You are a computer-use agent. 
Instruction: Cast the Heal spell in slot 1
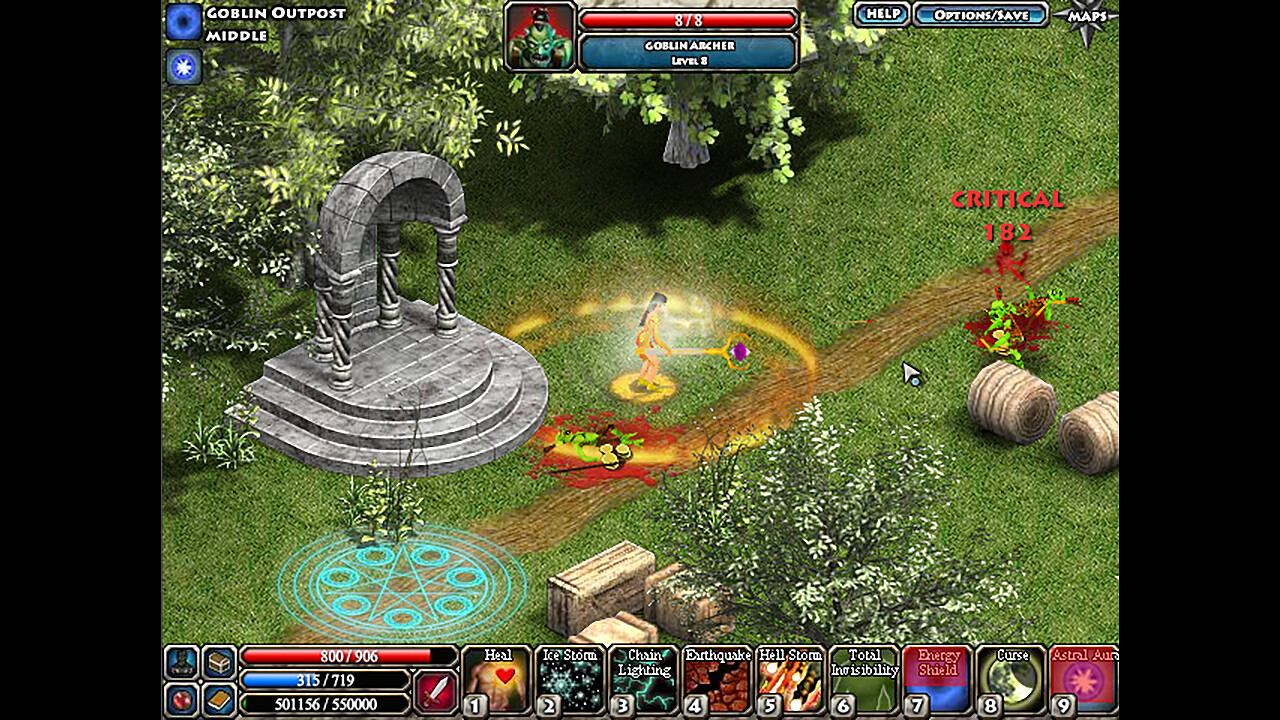pos(498,680)
